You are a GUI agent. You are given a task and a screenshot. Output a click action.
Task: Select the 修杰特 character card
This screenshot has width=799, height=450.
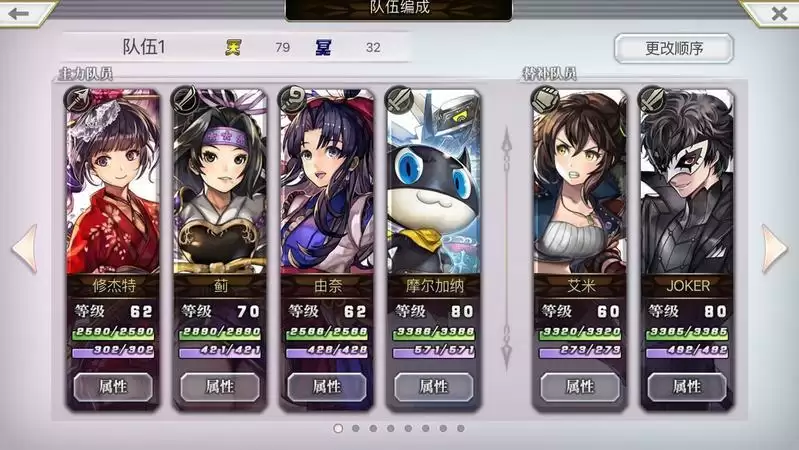113,190
